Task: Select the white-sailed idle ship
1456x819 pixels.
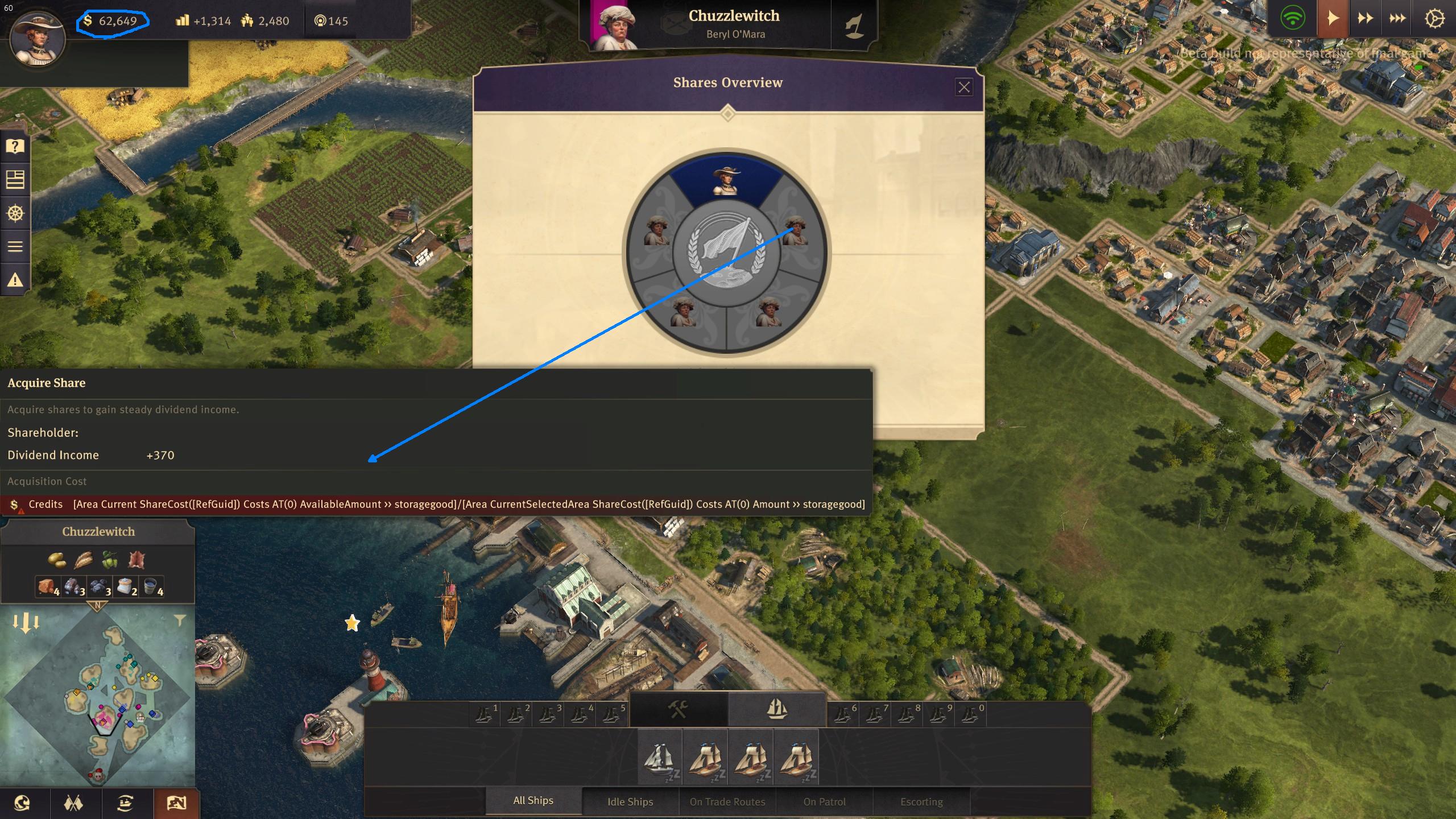Action: coord(660,758)
